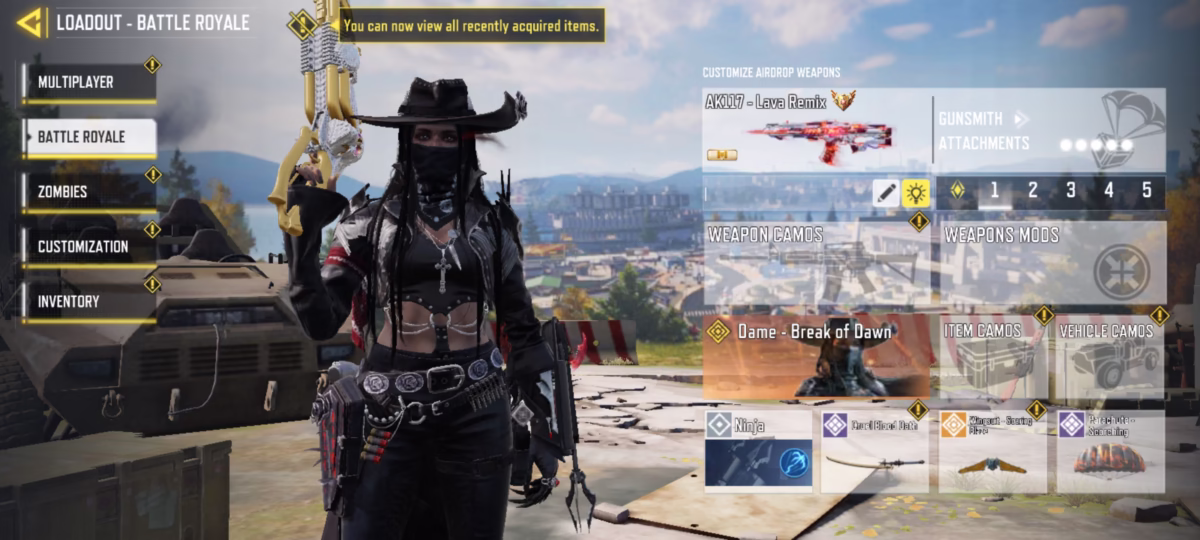
Task: Select the Battle Royale menu entry
Action: pyautogui.click(x=88, y=137)
